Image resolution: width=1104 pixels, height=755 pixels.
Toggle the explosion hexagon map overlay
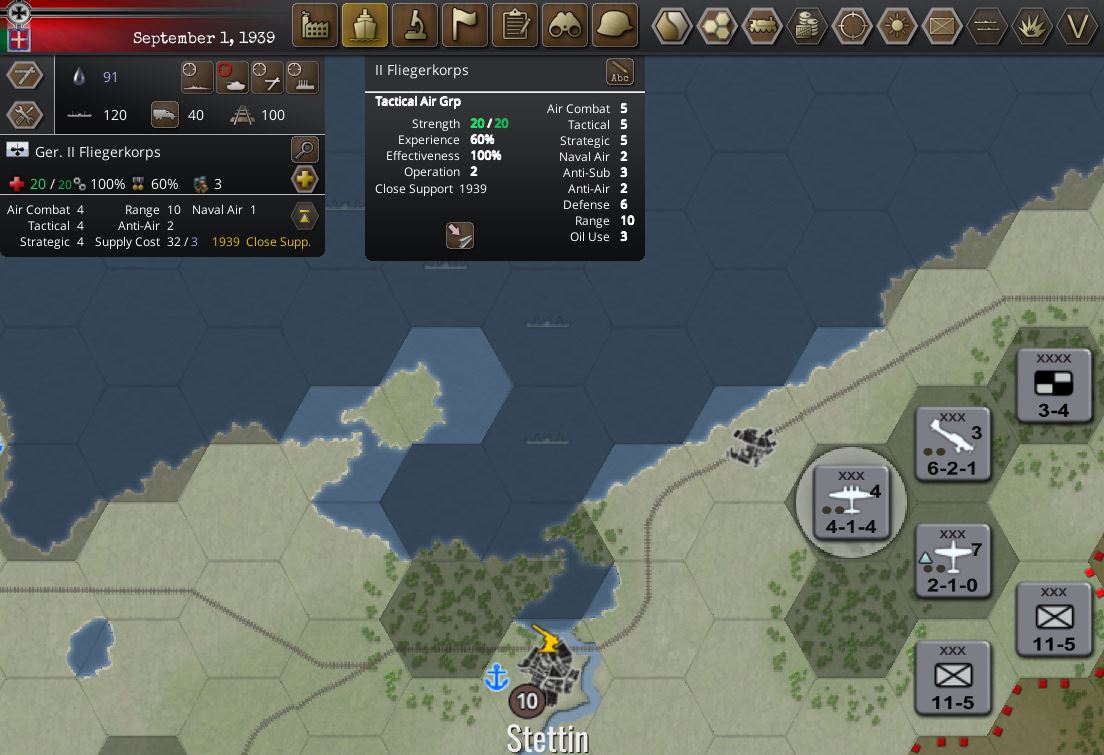pos(1031,25)
